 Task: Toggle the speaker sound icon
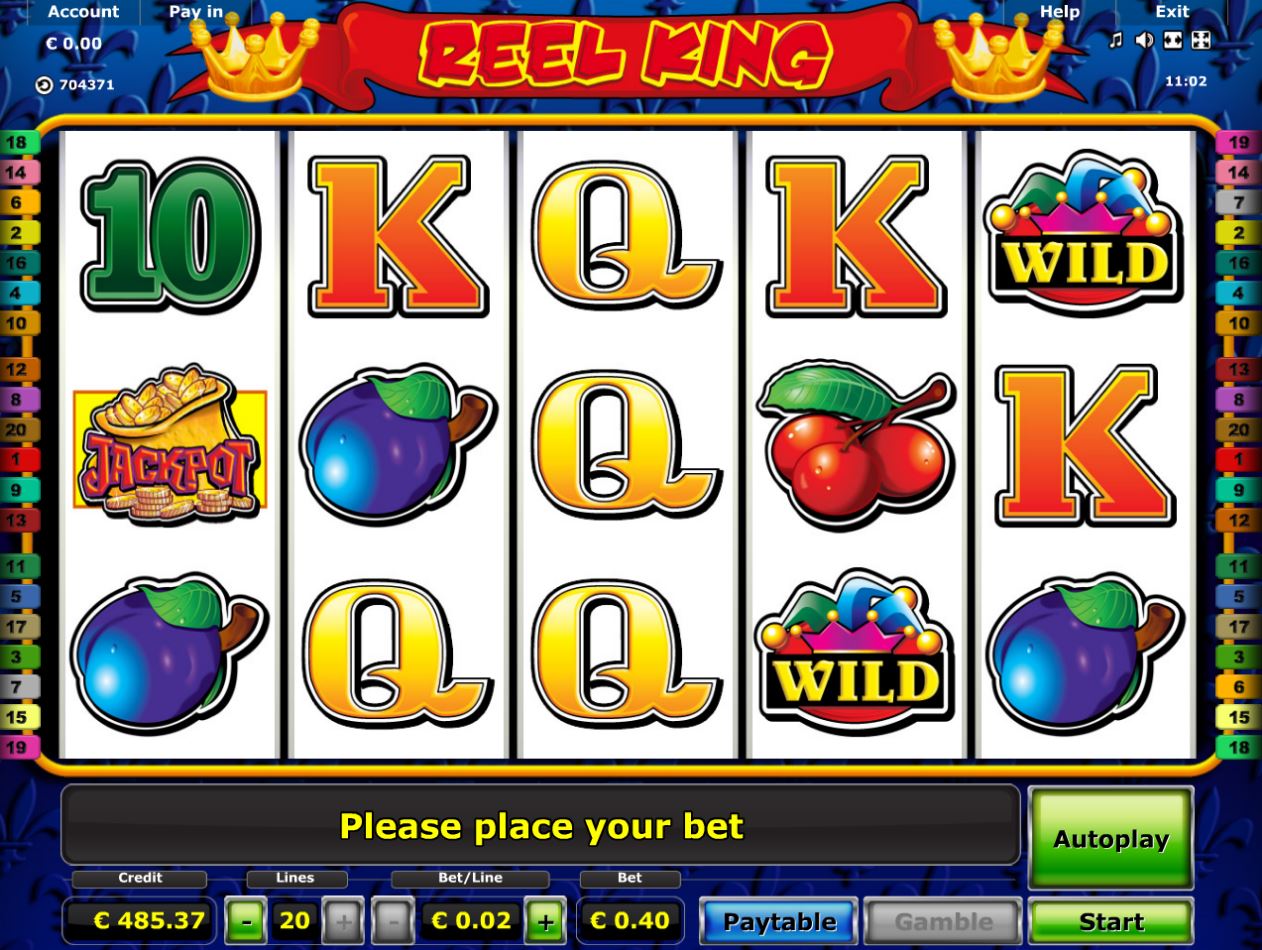1145,40
